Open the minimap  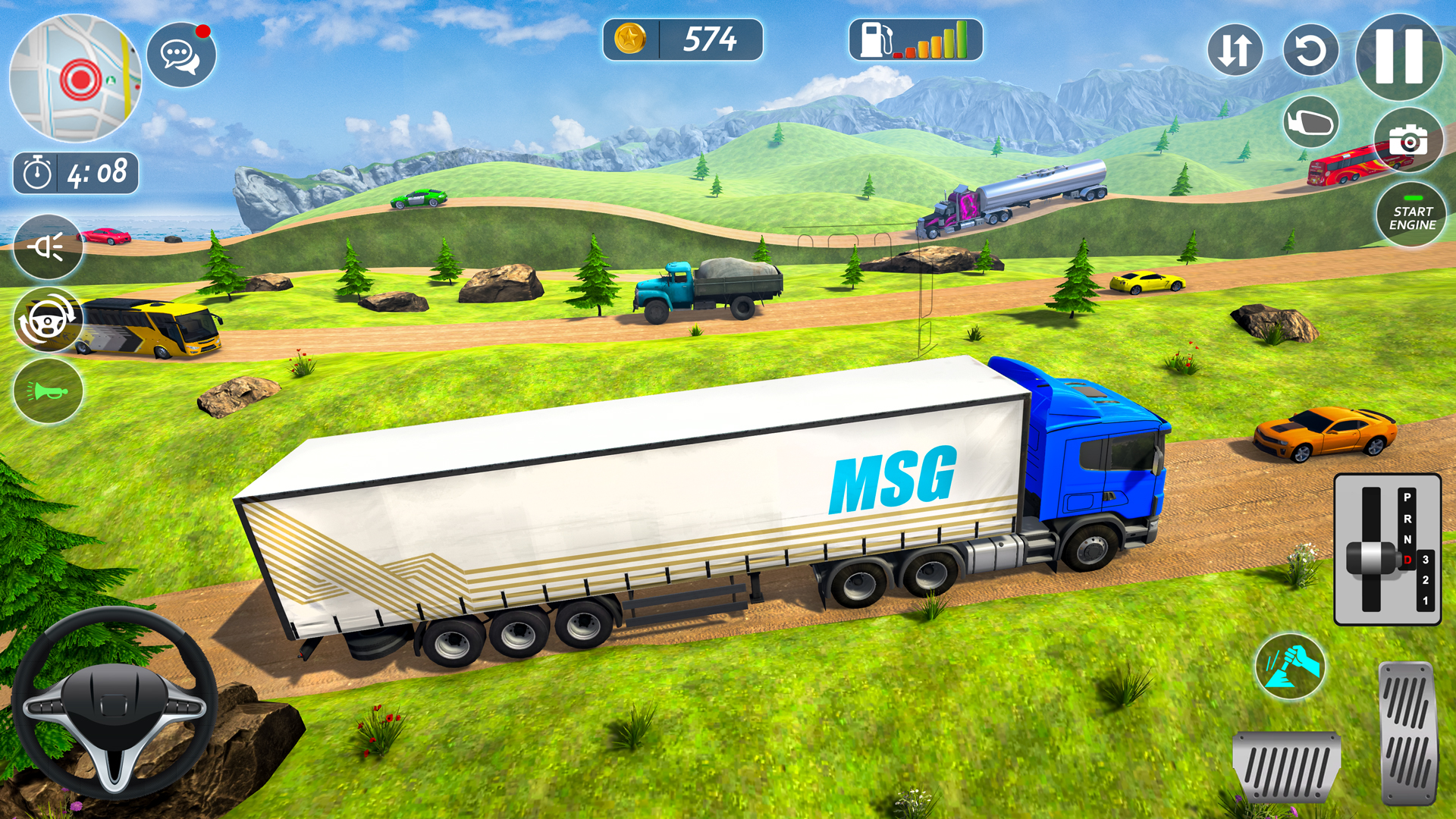tap(76, 78)
